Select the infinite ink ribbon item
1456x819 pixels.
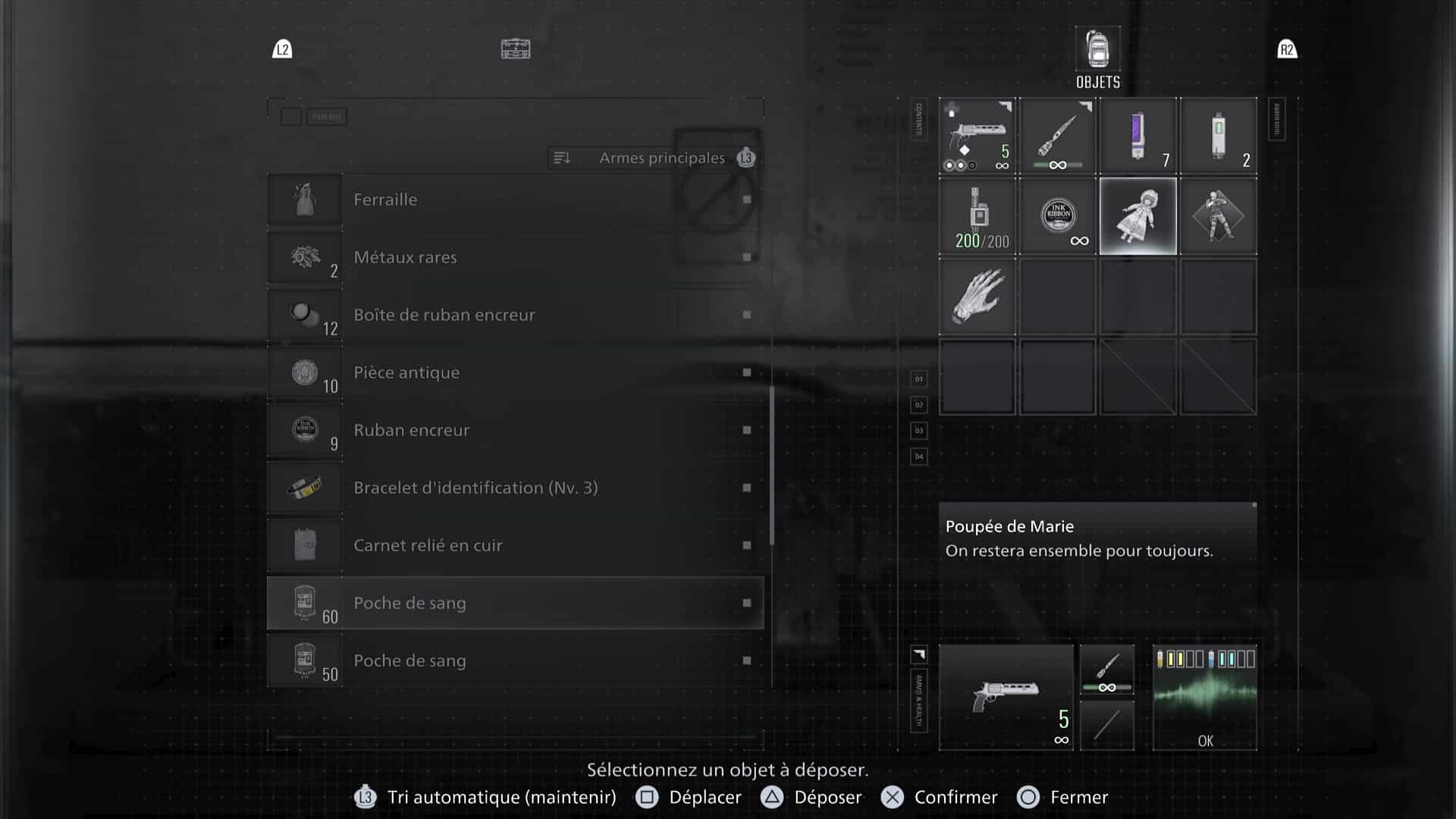pyautogui.click(x=1057, y=215)
